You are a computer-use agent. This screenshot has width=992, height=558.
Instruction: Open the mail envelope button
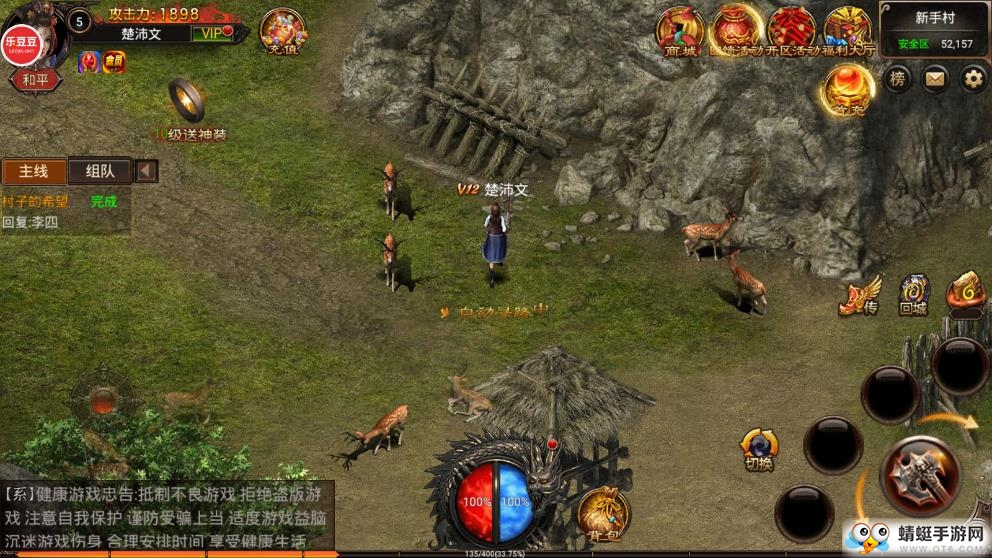click(935, 79)
